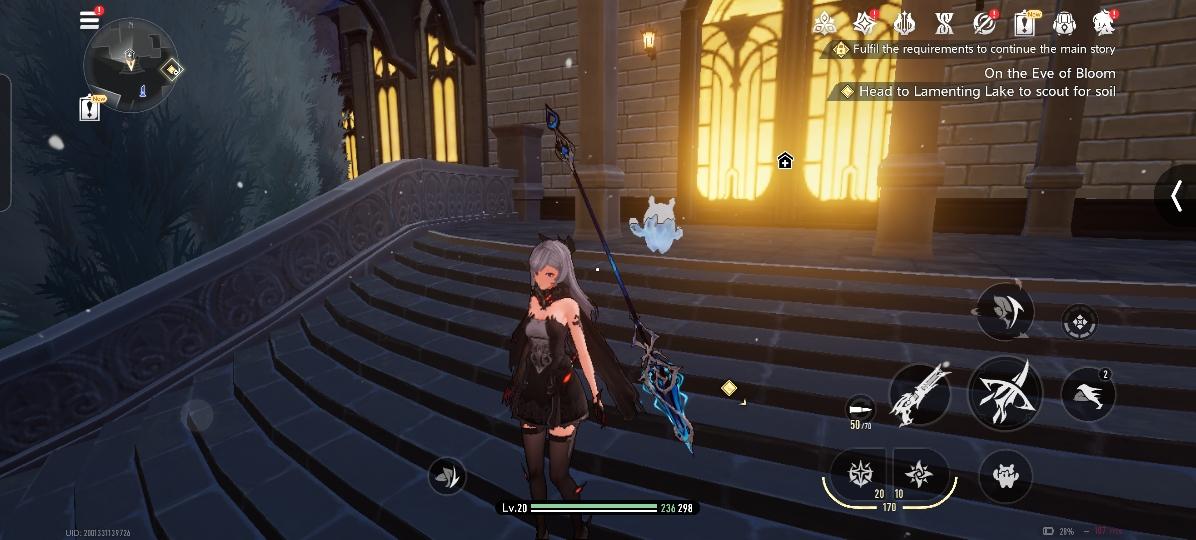
Task: Tap the small target lock-on button
Action: [1078, 322]
